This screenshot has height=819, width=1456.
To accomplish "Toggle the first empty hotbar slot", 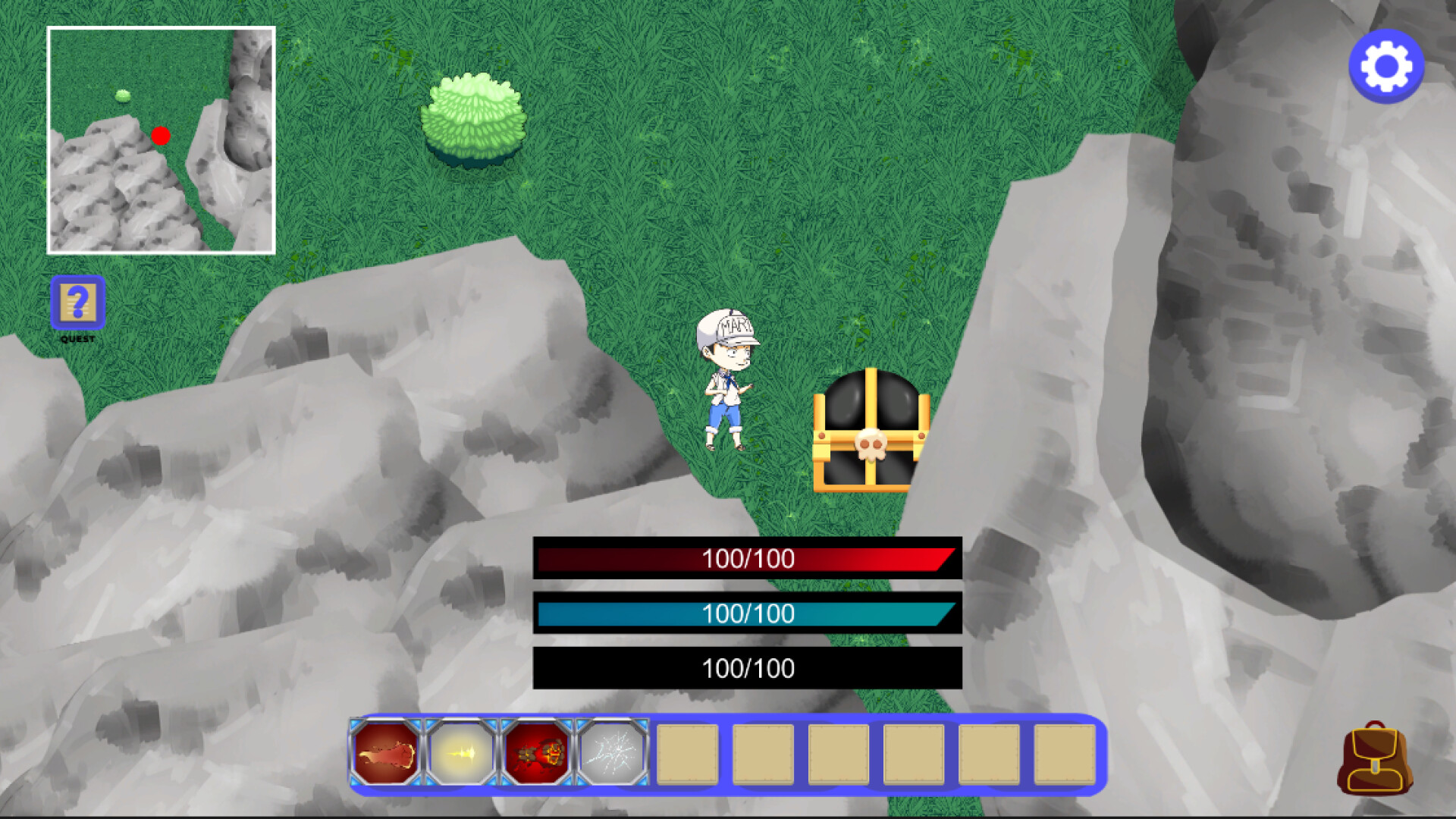I will 687,756.
